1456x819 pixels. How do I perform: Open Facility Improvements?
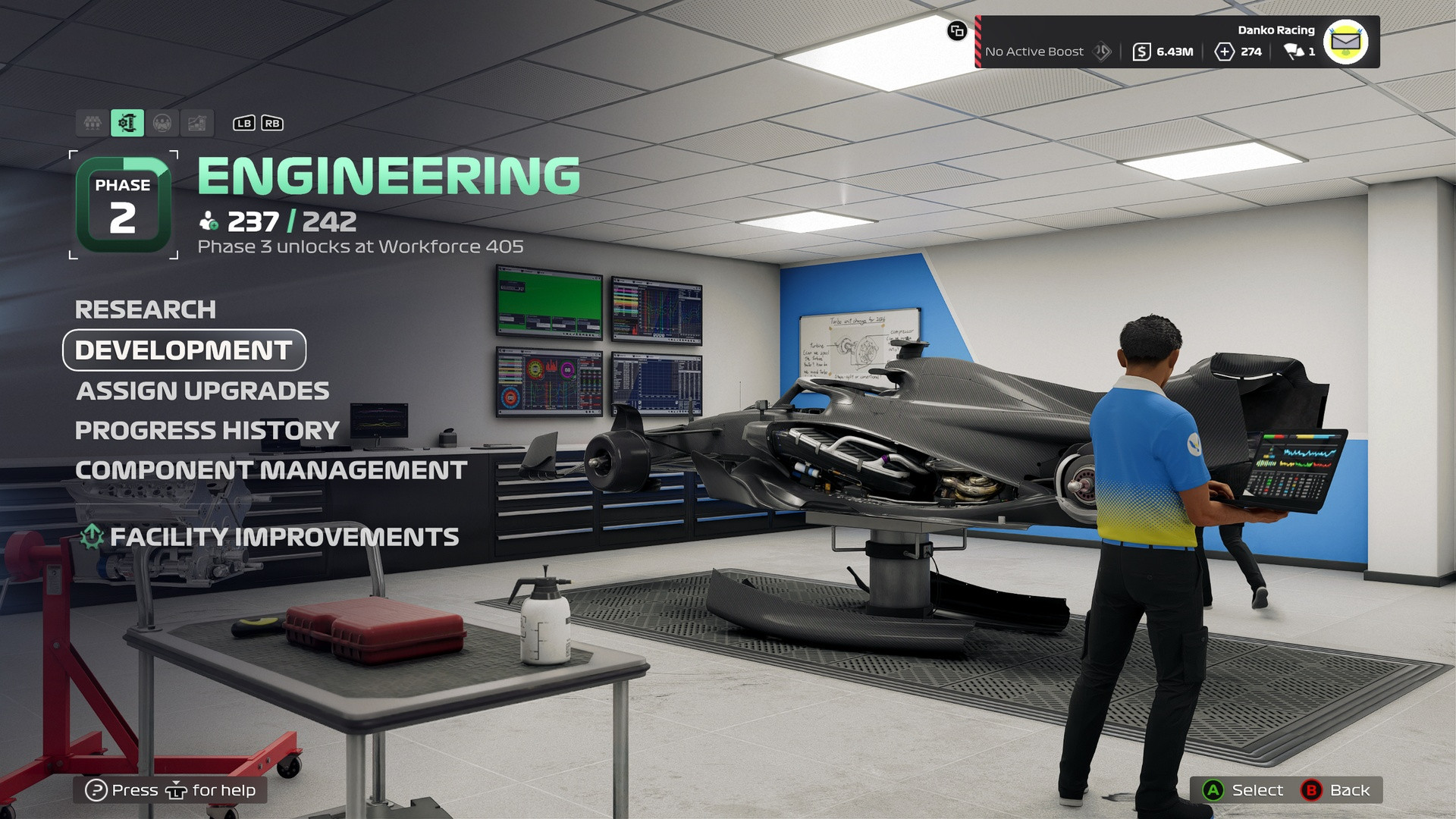(x=284, y=537)
